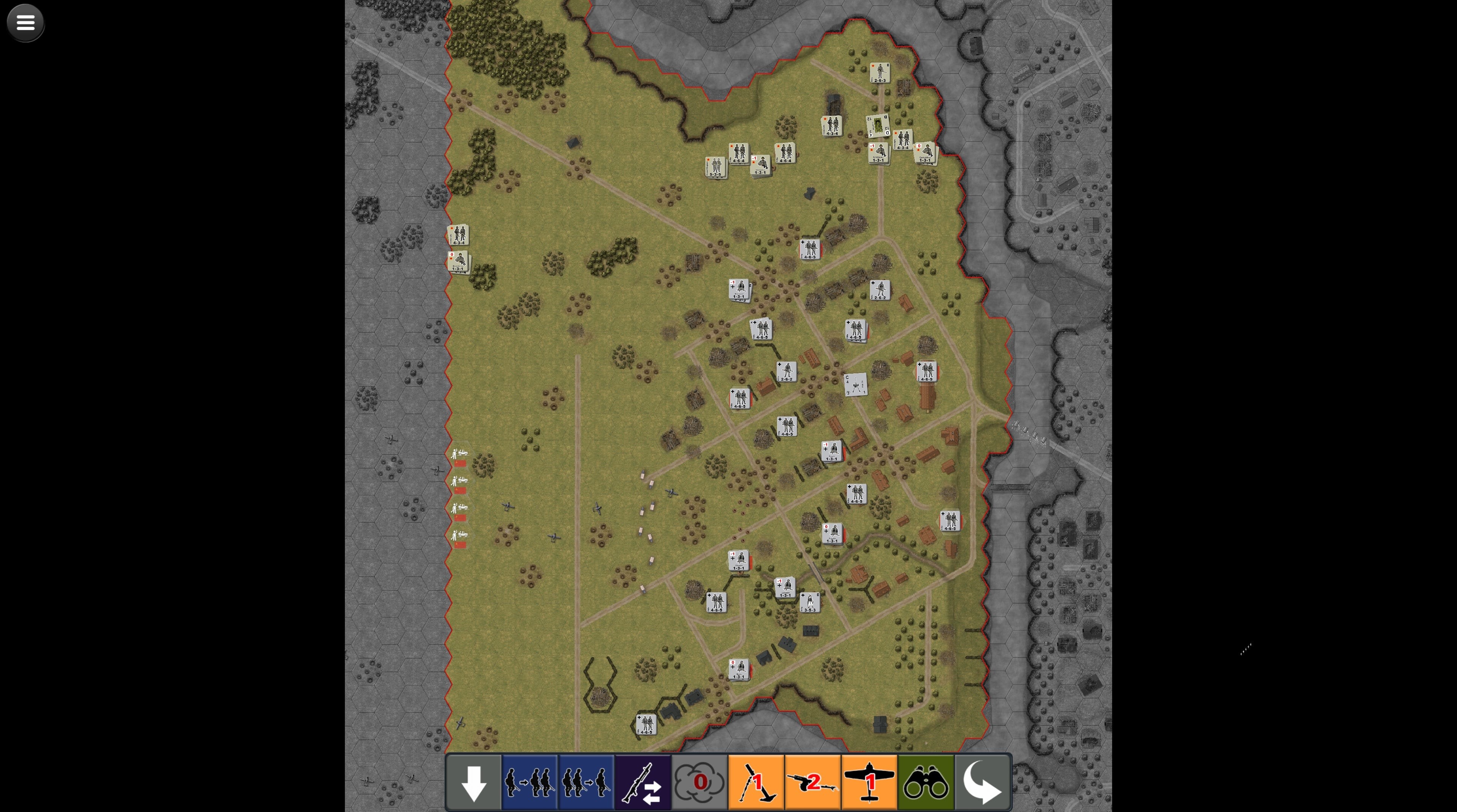Fire off-board artillery support

[813, 782]
